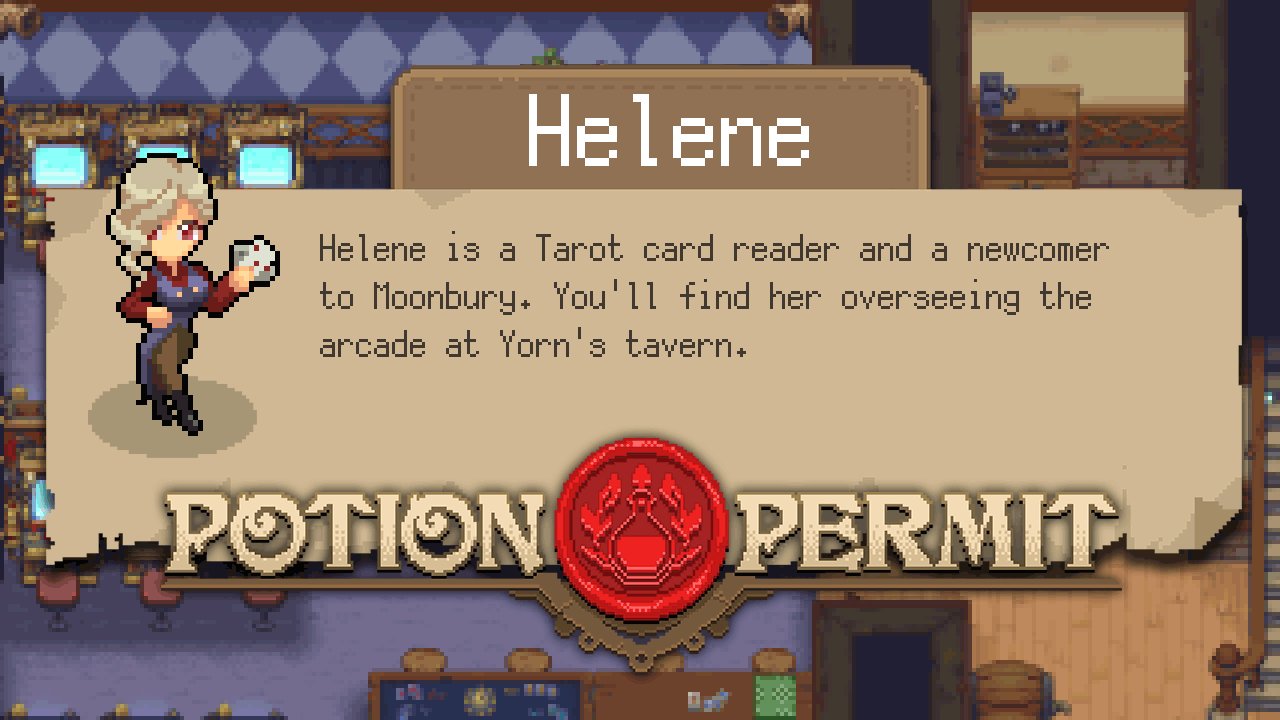The height and width of the screenshot is (720, 1280).
Task: Select the blue jug on the shelf
Action: coord(991,92)
